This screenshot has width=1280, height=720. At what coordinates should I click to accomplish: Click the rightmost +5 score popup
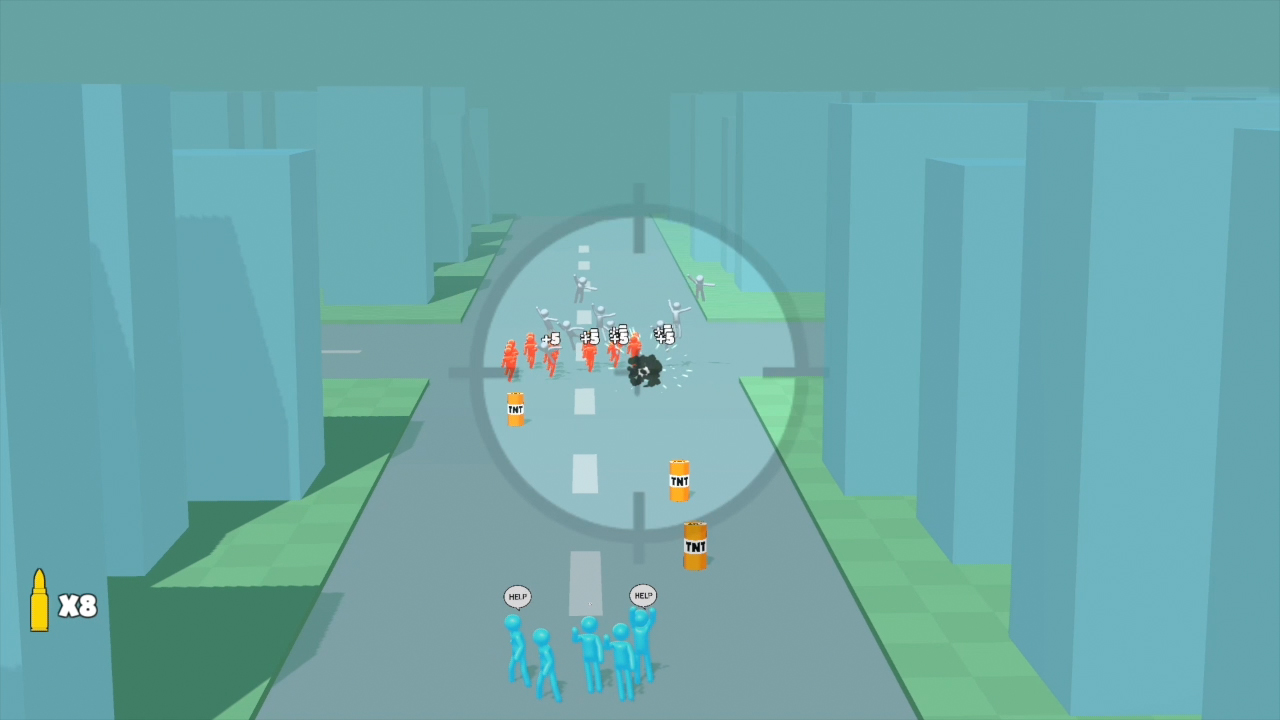(x=663, y=337)
